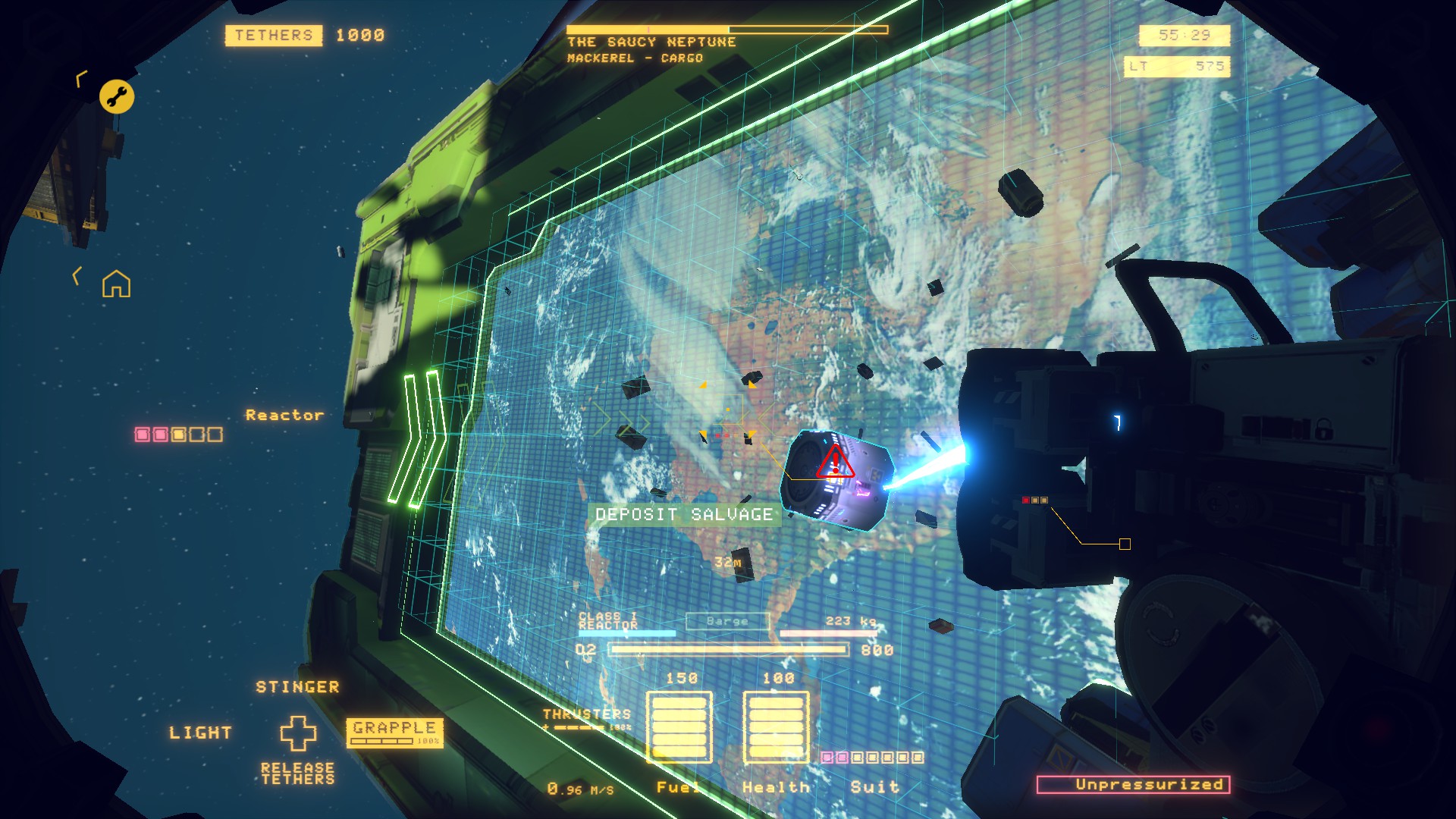The width and height of the screenshot is (1456, 819).
Task: Select the Reactor objective tracker
Action: click(284, 416)
